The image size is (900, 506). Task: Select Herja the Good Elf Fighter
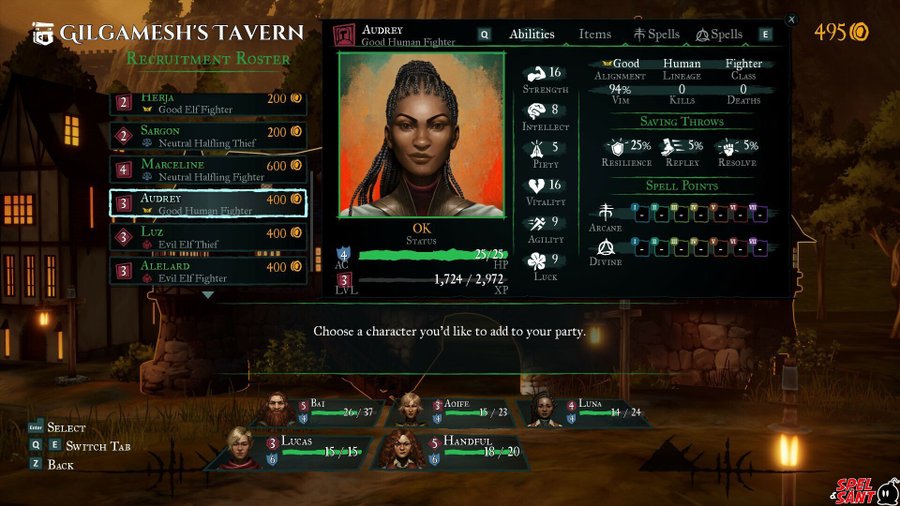coord(208,102)
